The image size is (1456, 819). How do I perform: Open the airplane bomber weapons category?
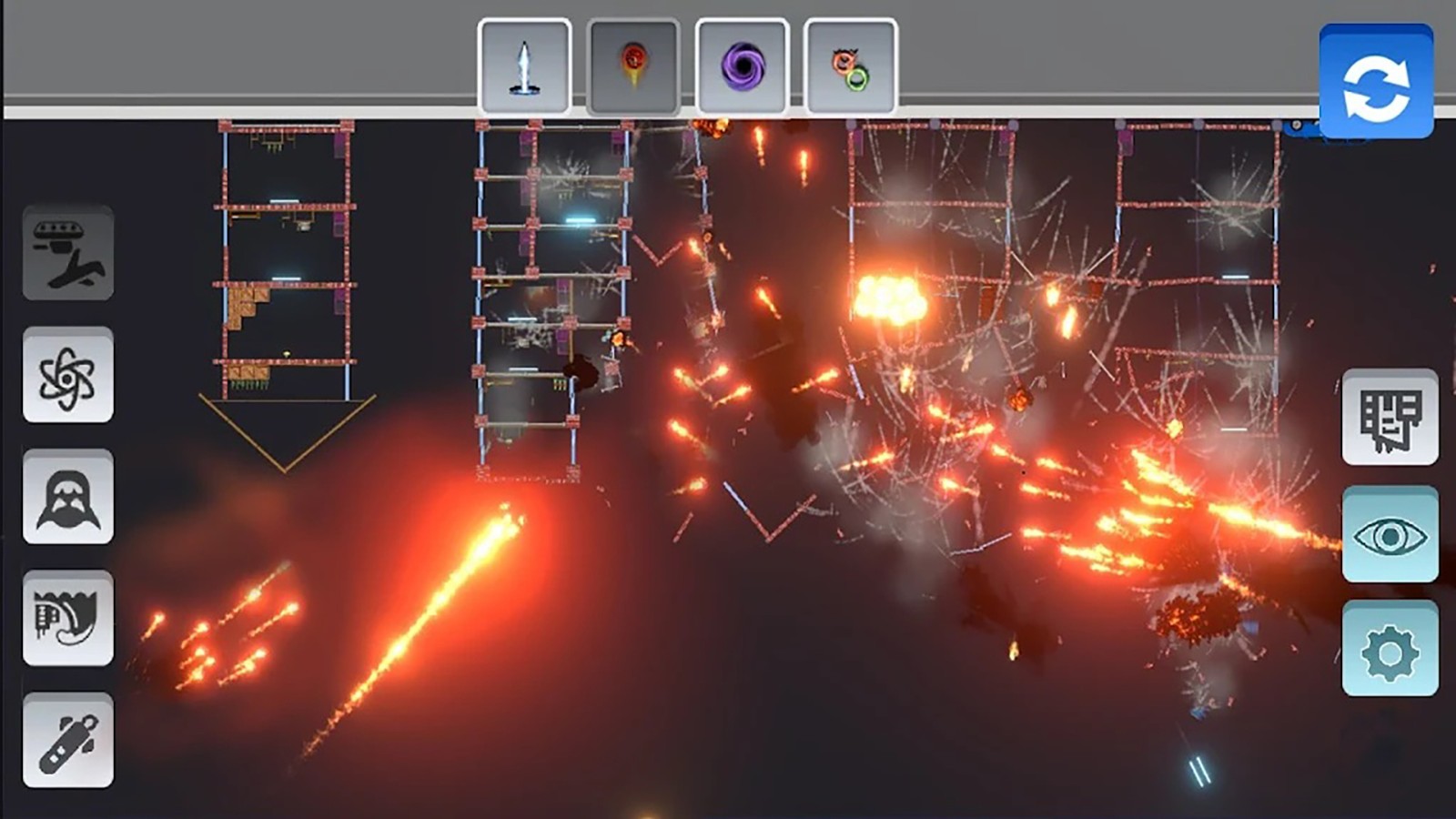tap(68, 253)
